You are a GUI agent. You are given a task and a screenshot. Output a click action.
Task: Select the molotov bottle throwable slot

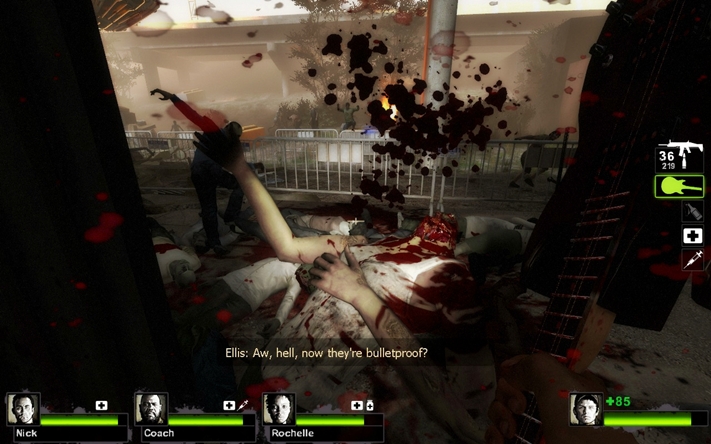692,211
